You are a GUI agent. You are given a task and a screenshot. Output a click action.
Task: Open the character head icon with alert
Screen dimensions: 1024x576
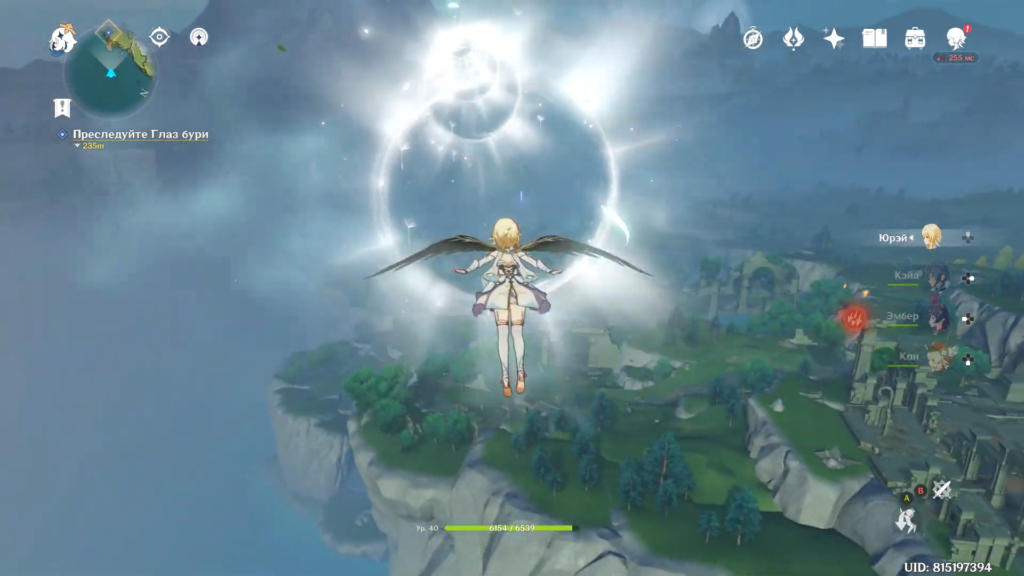(956, 38)
